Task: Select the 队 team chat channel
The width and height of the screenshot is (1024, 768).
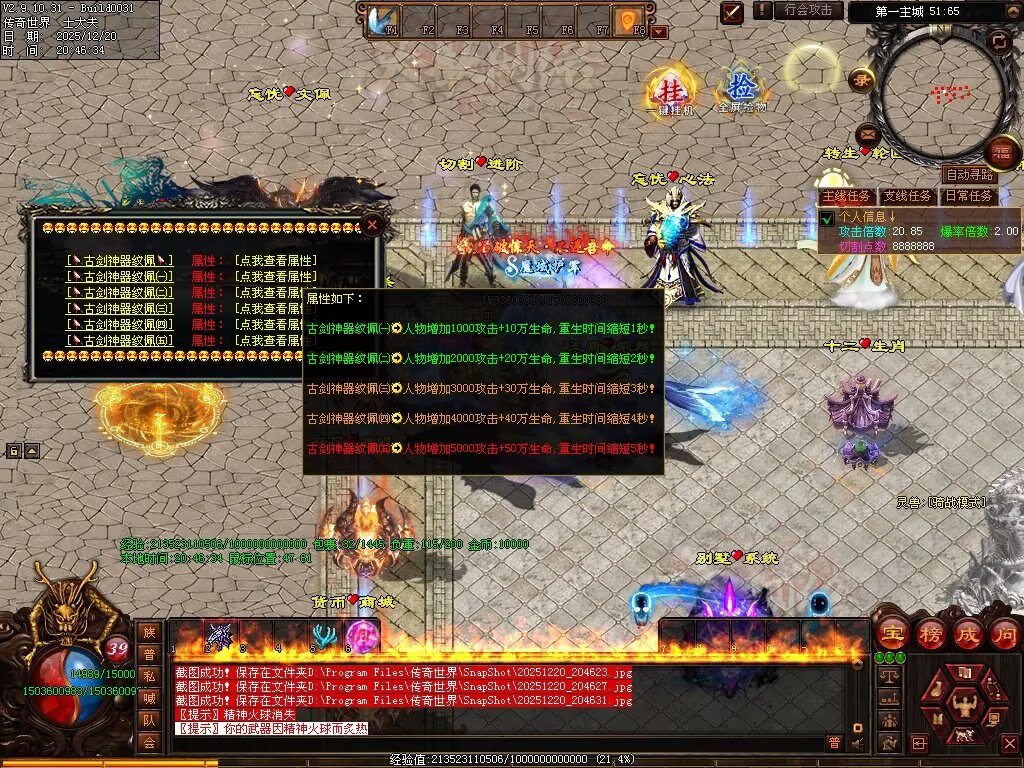Action: 149,719
